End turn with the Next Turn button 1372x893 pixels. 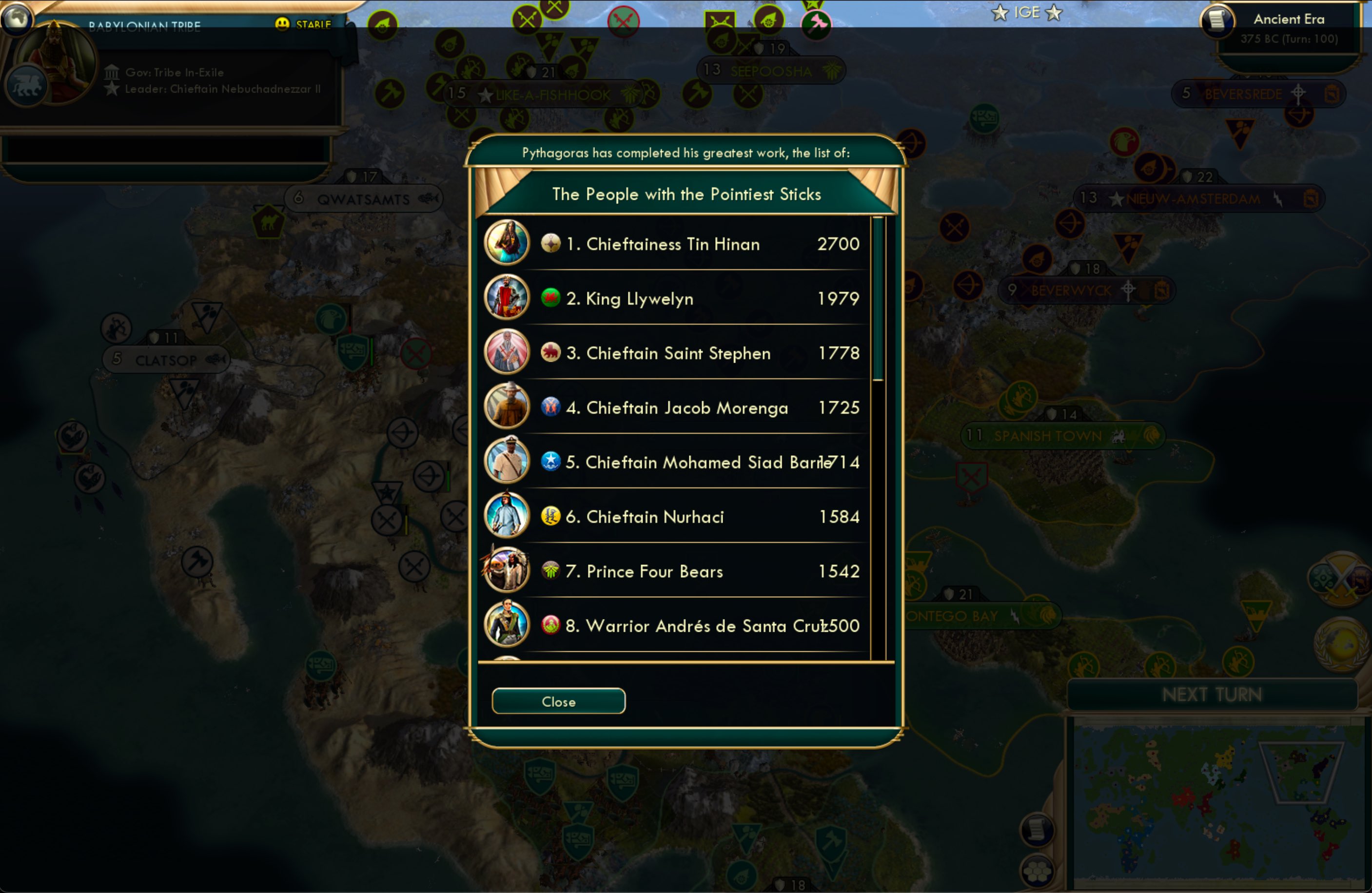pos(1212,695)
